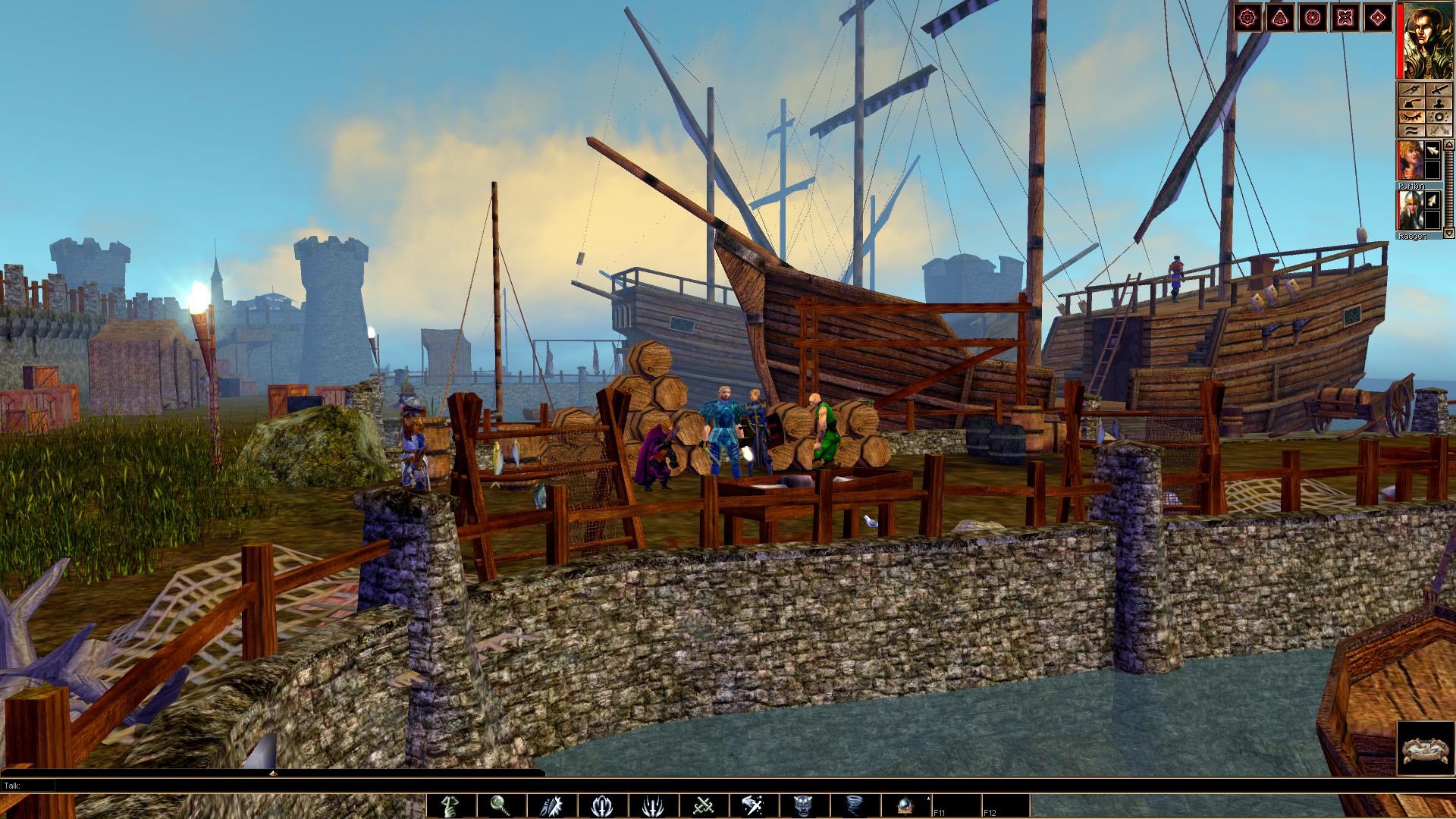Click the up chevron on the party list
The width and height of the screenshot is (1456, 819).
1448,144
